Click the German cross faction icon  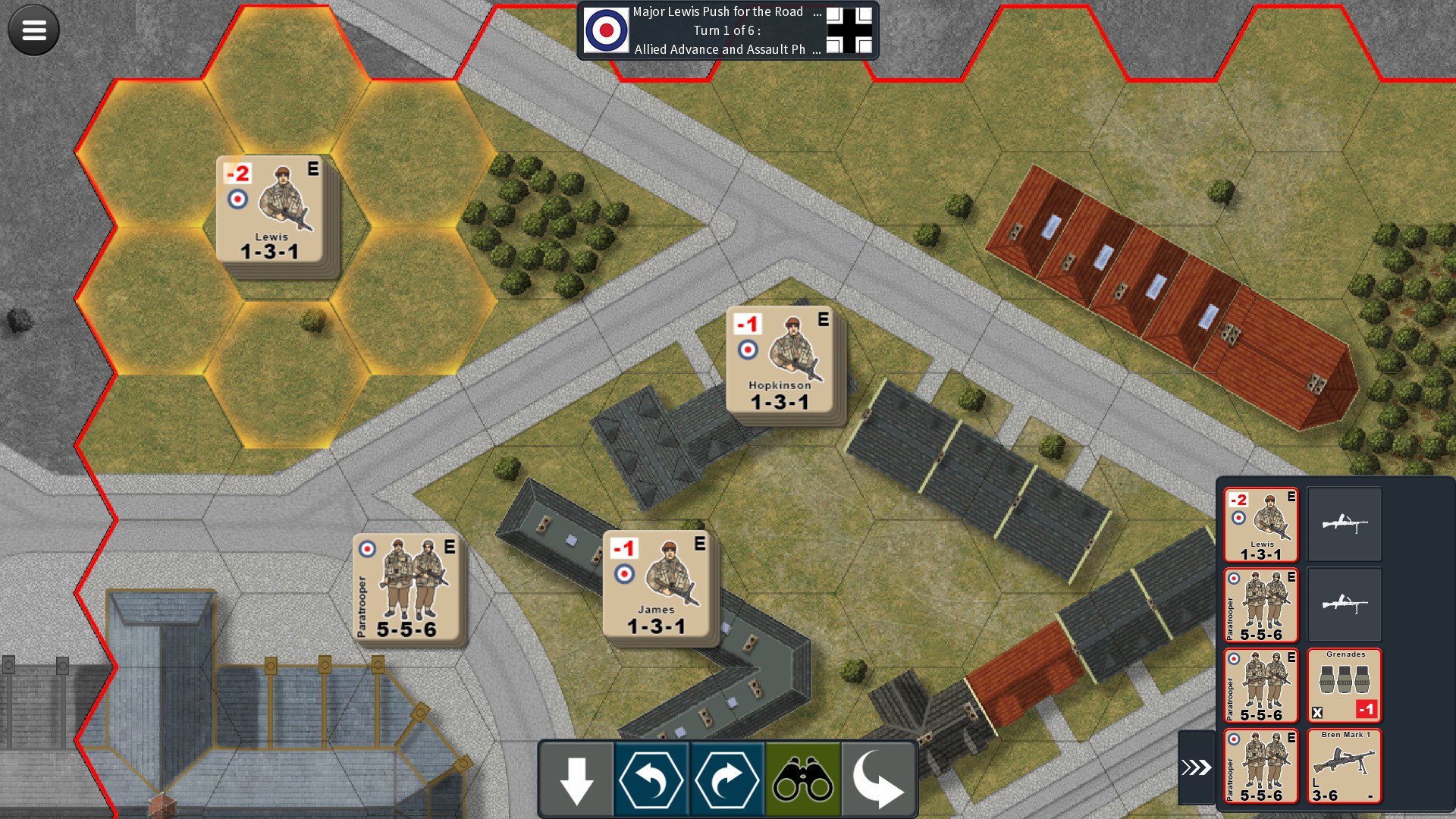click(849, 30)
